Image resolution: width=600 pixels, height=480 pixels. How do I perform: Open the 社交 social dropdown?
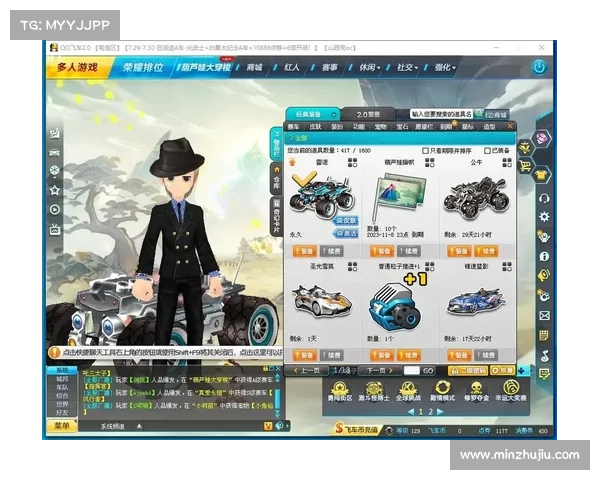click(x=405, y=67)
